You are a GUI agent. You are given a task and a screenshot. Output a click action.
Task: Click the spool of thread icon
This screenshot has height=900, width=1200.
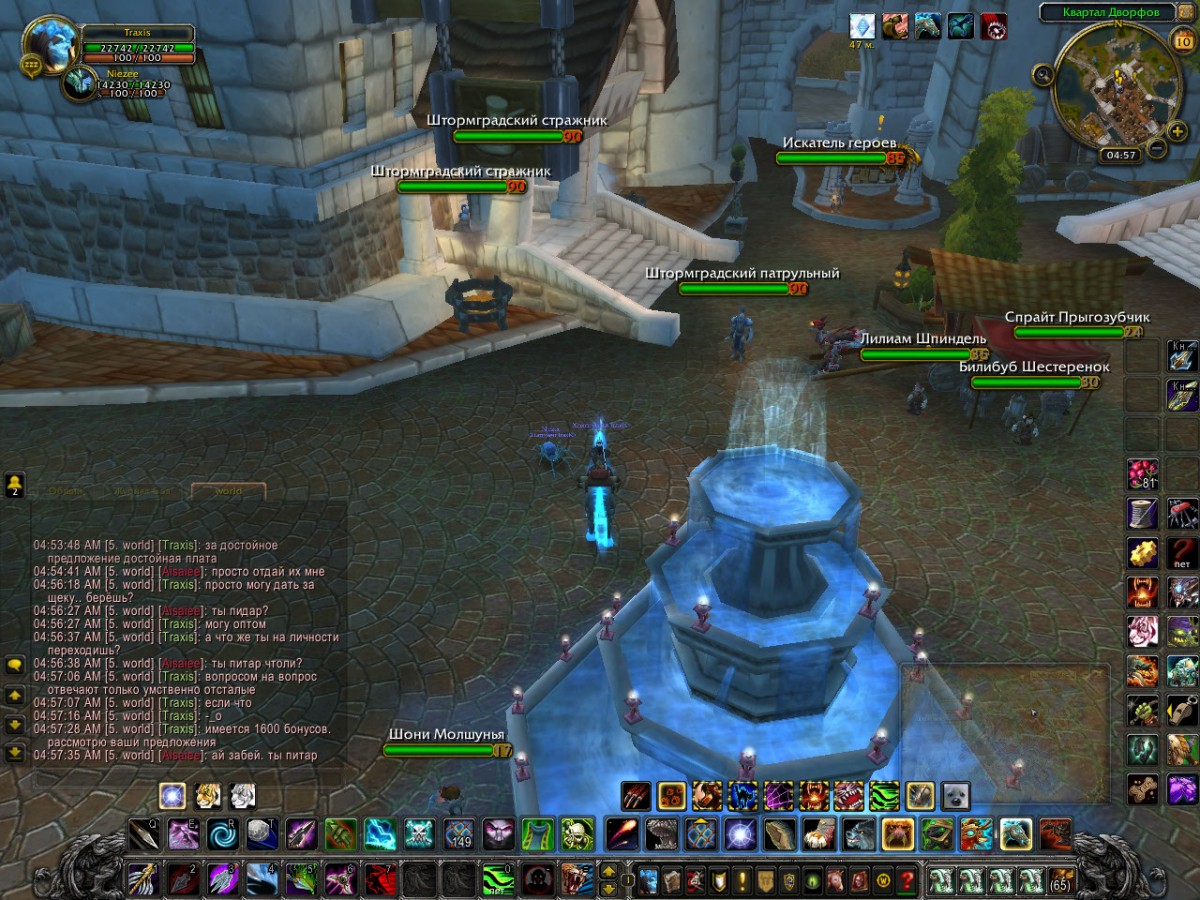pyautogui.click(x=1142, y=513)
